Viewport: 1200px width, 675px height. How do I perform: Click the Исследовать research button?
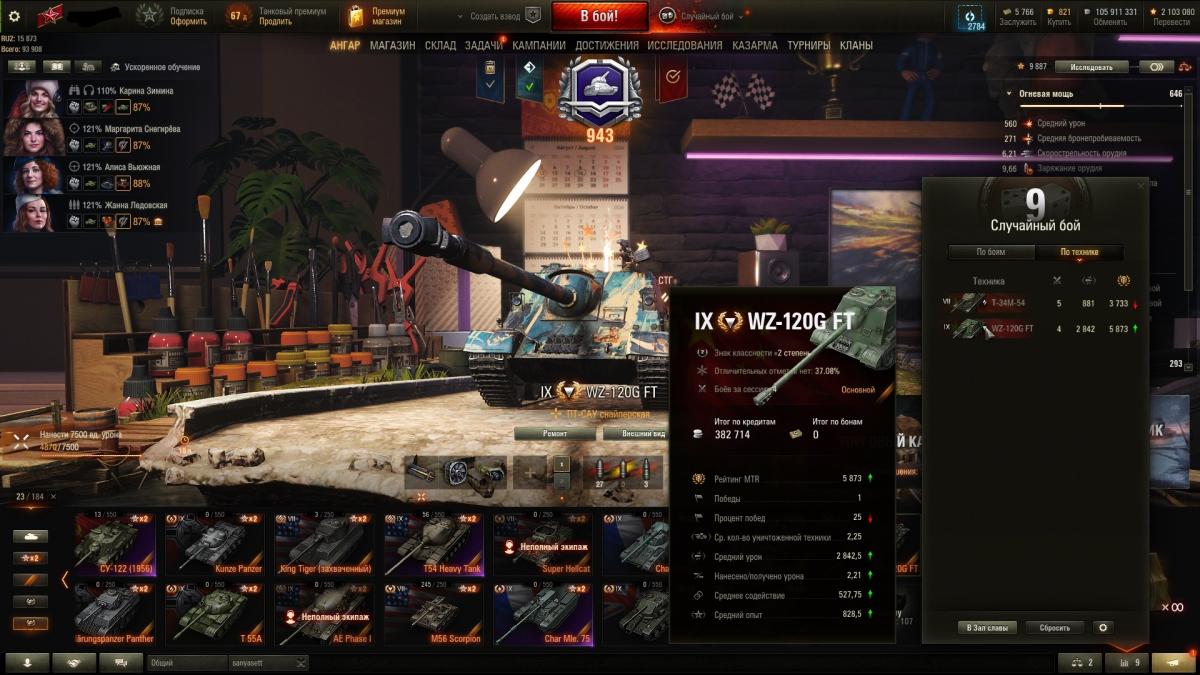pos(1090,67)
